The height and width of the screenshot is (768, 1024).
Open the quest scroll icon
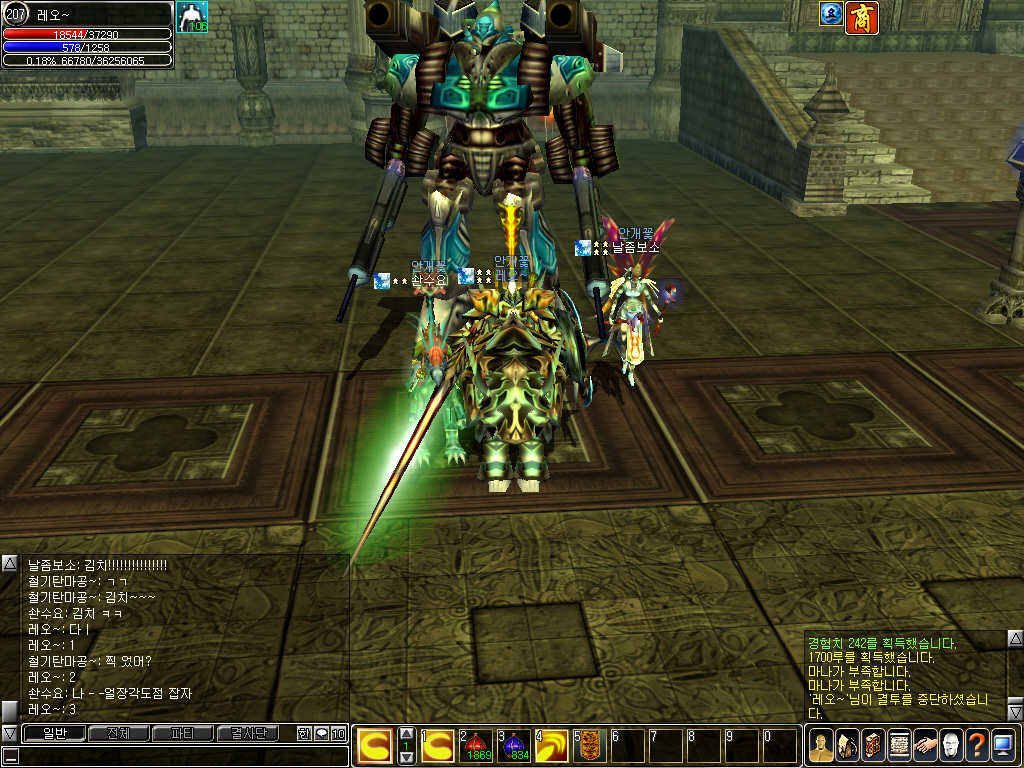(898, 745)
